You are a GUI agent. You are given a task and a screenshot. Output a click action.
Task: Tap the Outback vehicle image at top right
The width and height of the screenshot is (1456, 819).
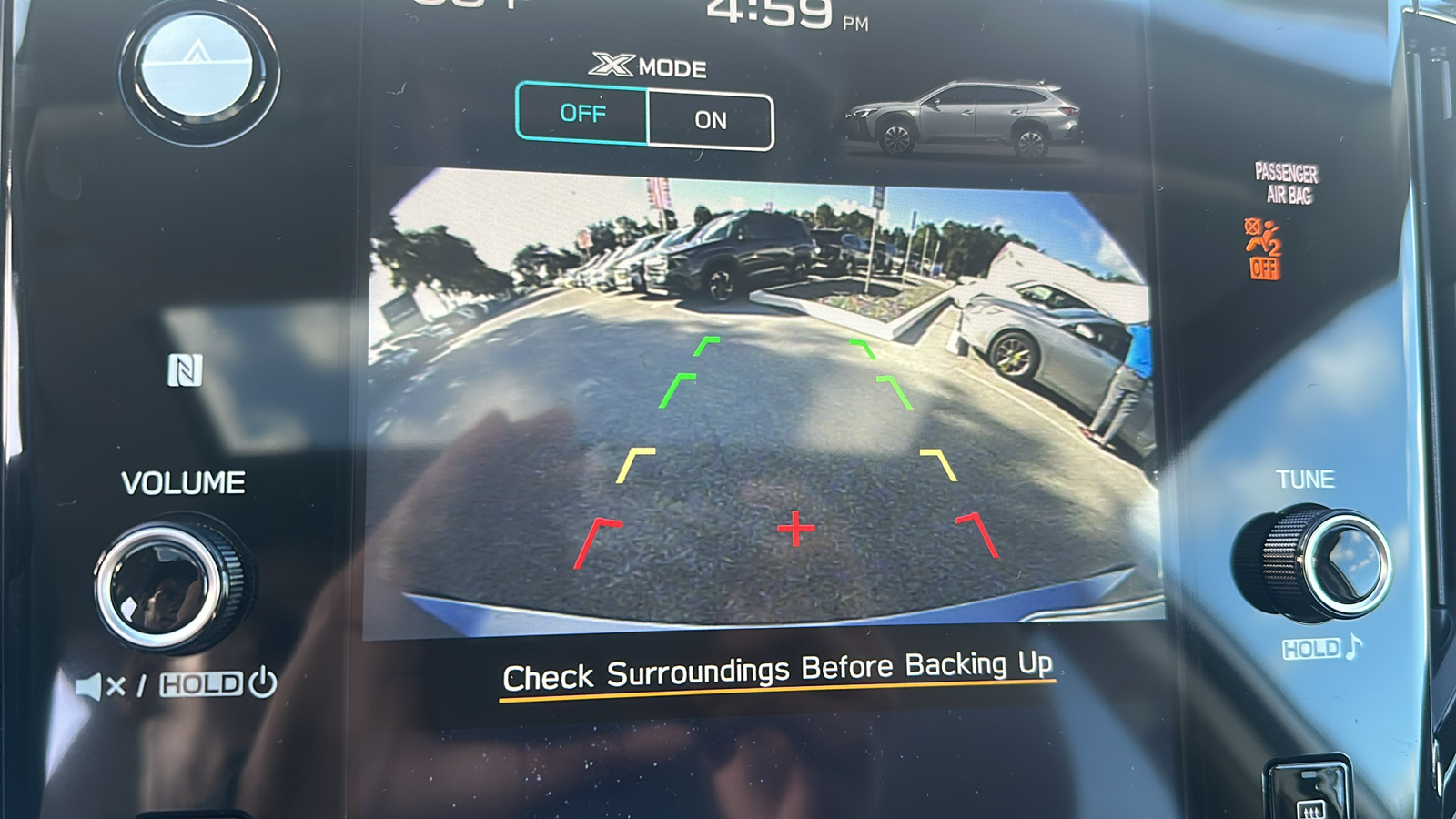tap(965, 116)
